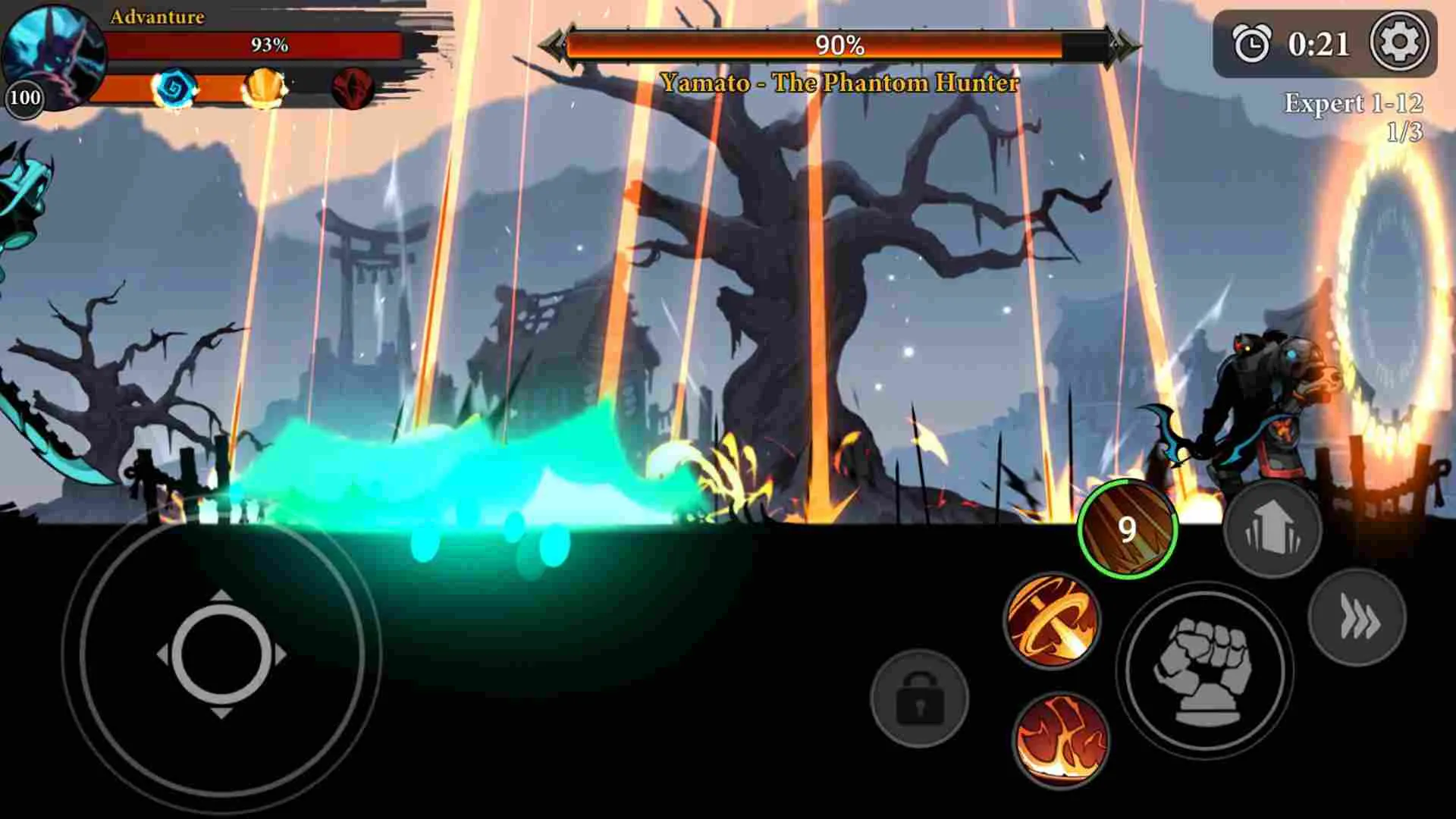Screen dimensions: 1456x819
Task: Tap the Advanture title text
Action: [158, 17]
